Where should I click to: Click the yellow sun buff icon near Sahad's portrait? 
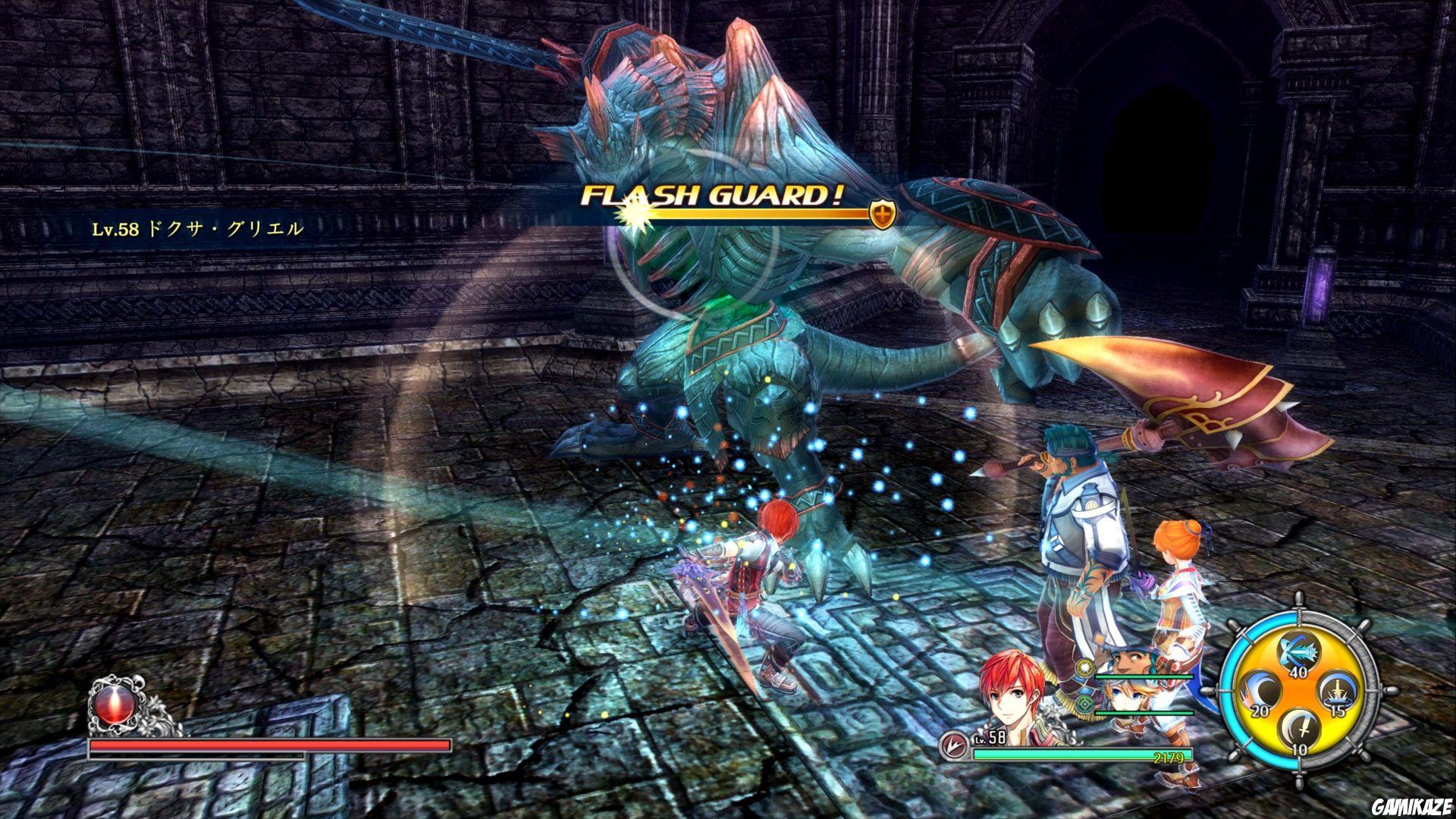[1084, 667]
